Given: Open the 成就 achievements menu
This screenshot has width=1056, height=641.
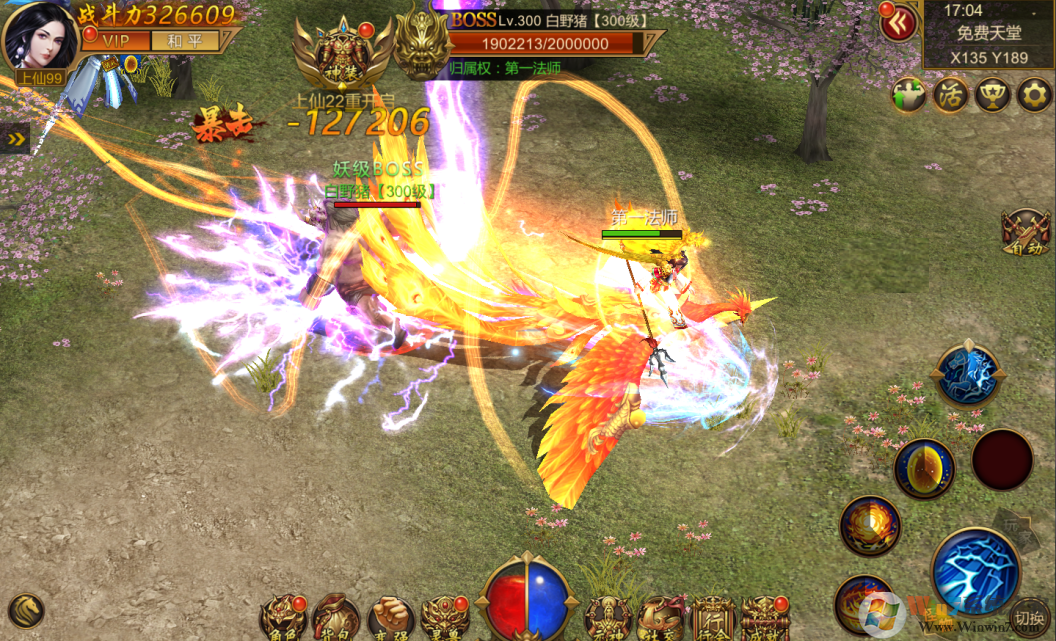Looking at the screenshot, I should pos(766,617).
